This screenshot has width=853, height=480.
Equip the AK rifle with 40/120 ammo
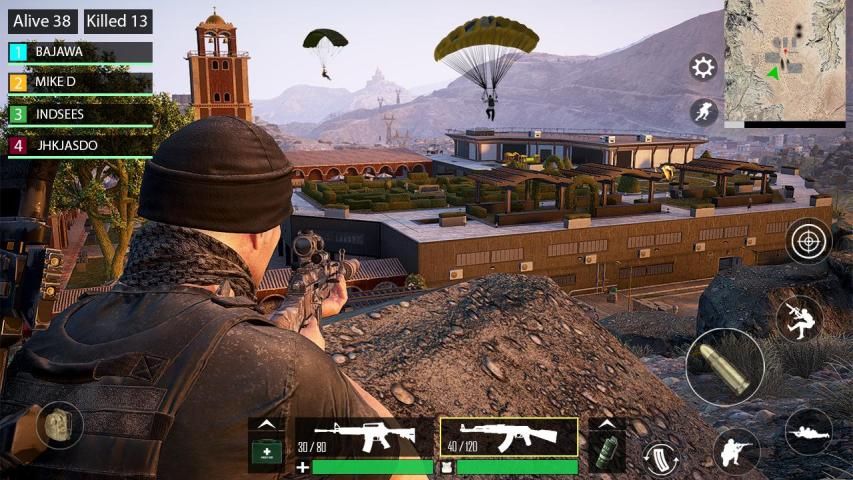click(x=509, y=437)
